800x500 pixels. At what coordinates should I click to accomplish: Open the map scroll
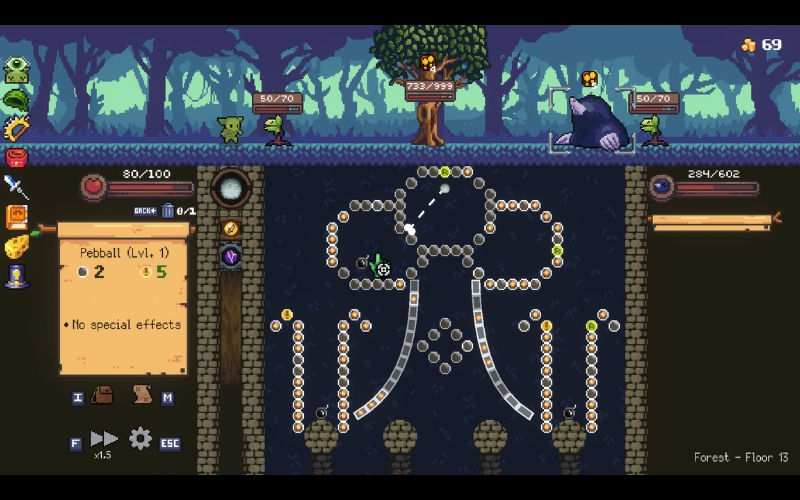tap(142, 395)
